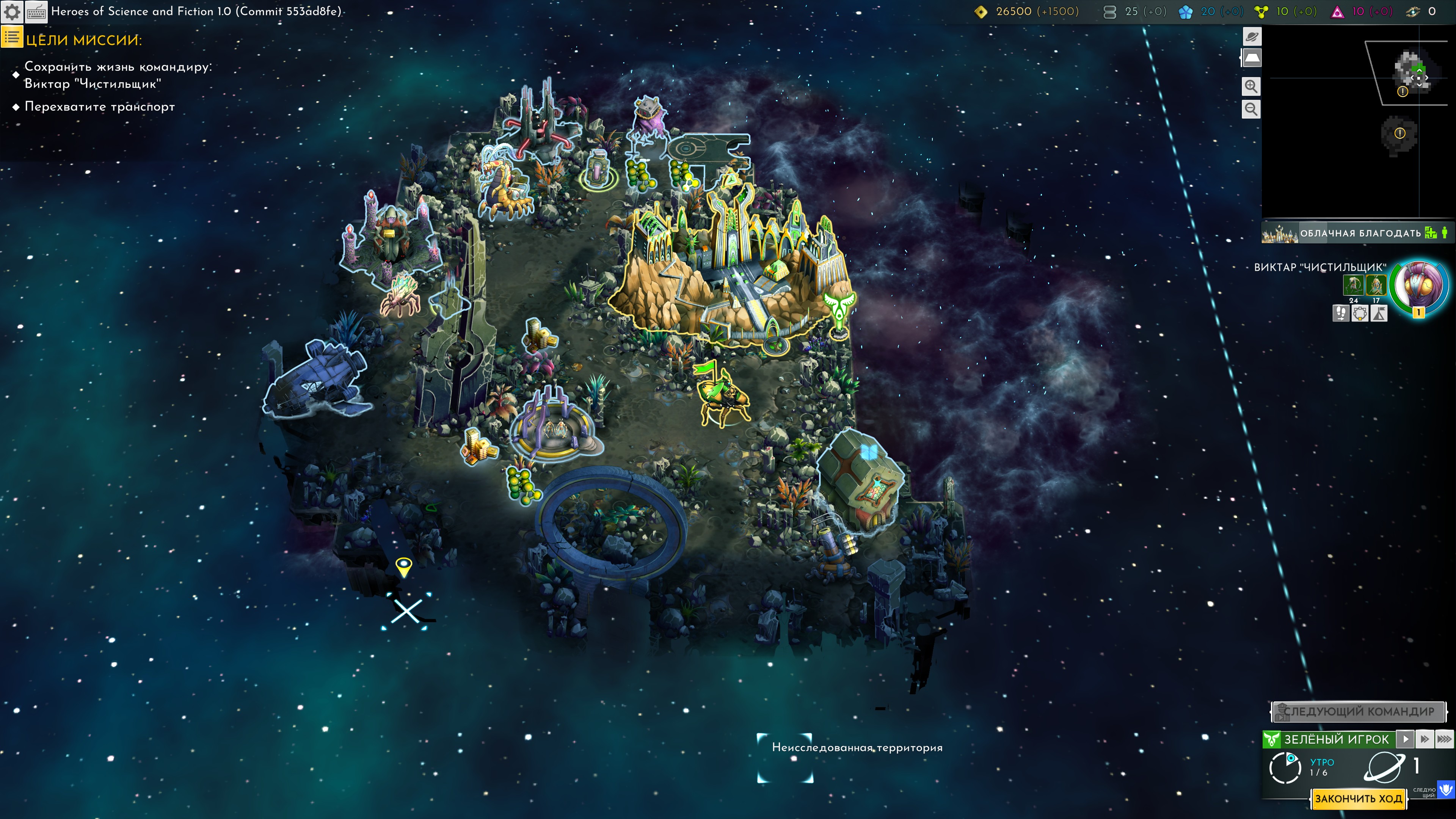Open the keyboard shortcuts icon
1456x819 pixels.
pyautogui.click(x=37, y=12)
